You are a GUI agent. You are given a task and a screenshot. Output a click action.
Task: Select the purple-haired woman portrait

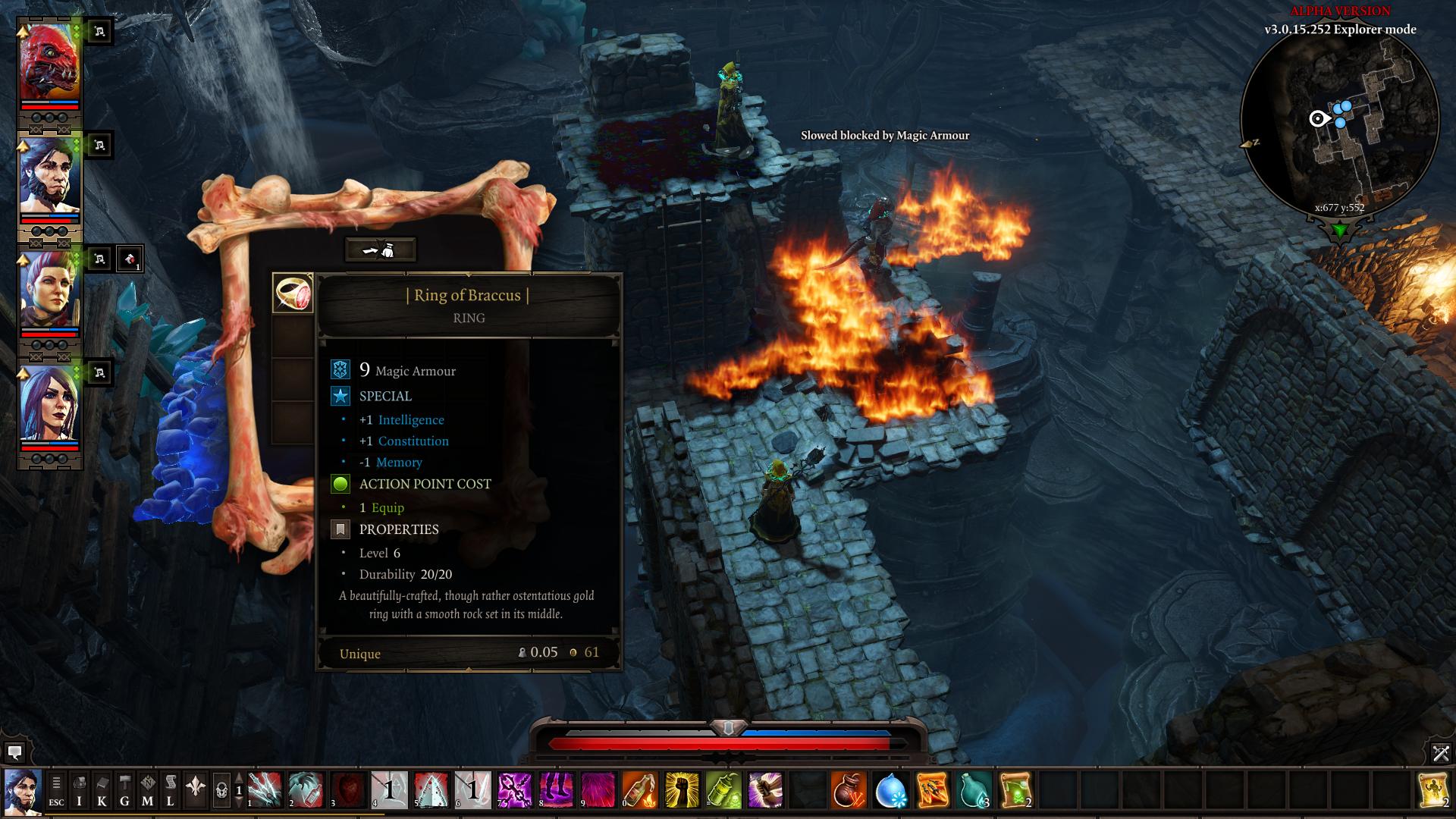pyautogui.click(x=49, y=404)
